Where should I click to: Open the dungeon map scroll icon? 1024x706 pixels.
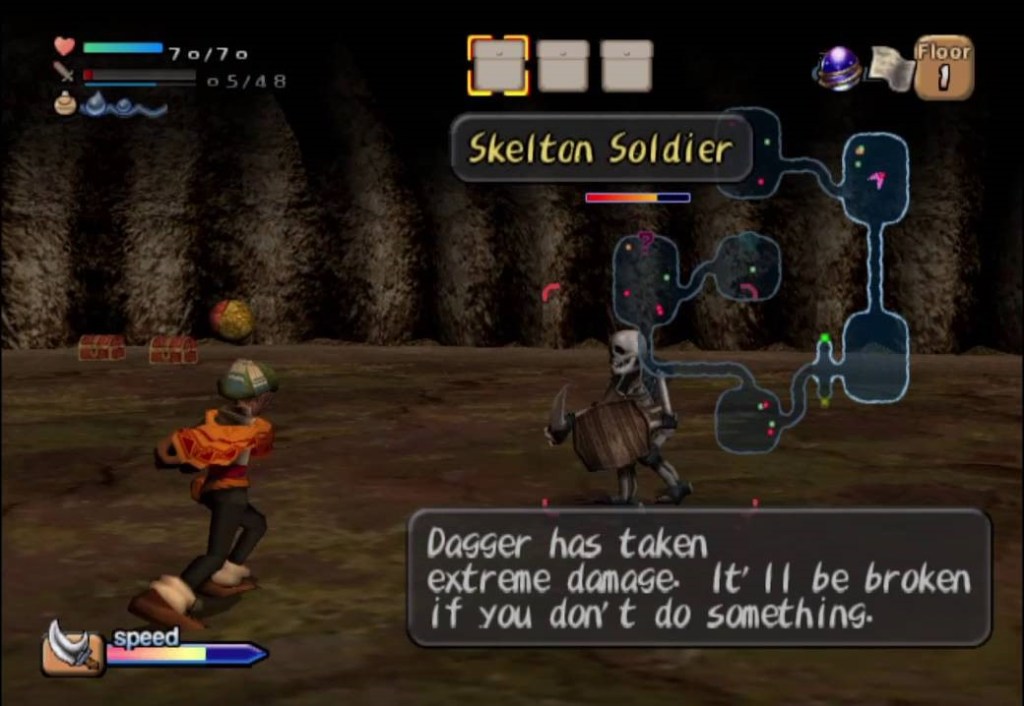890,69
